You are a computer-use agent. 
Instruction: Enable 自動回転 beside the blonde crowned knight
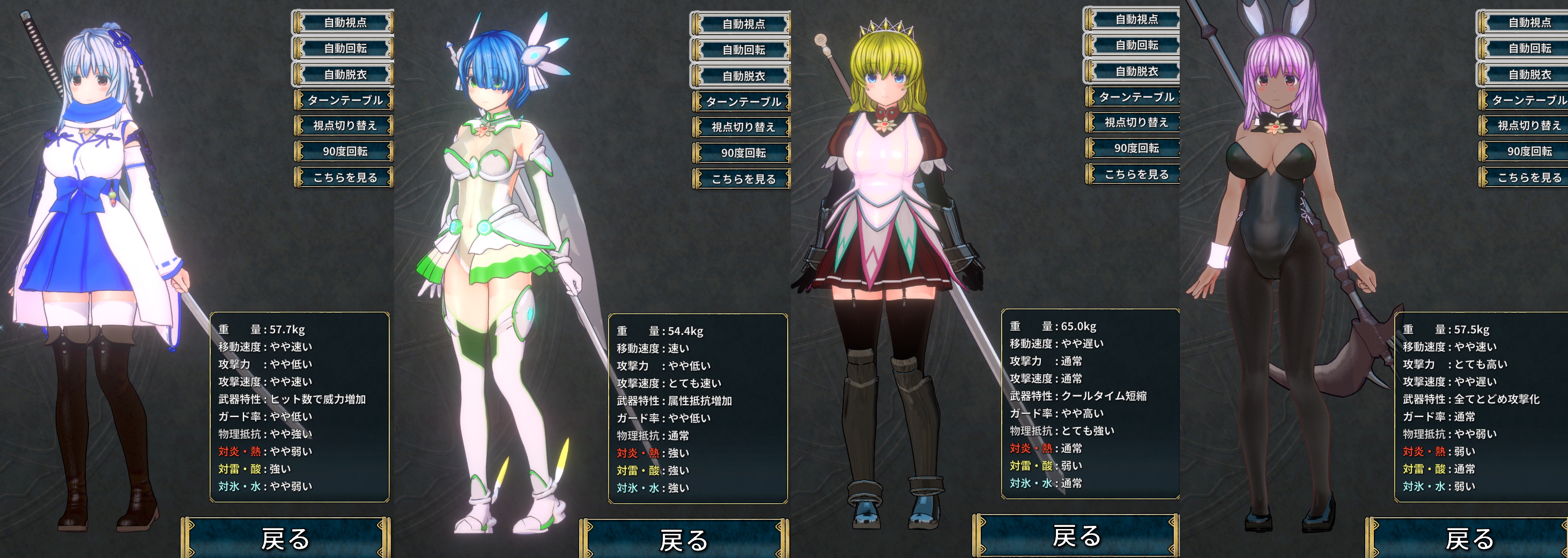(1136, 45)
